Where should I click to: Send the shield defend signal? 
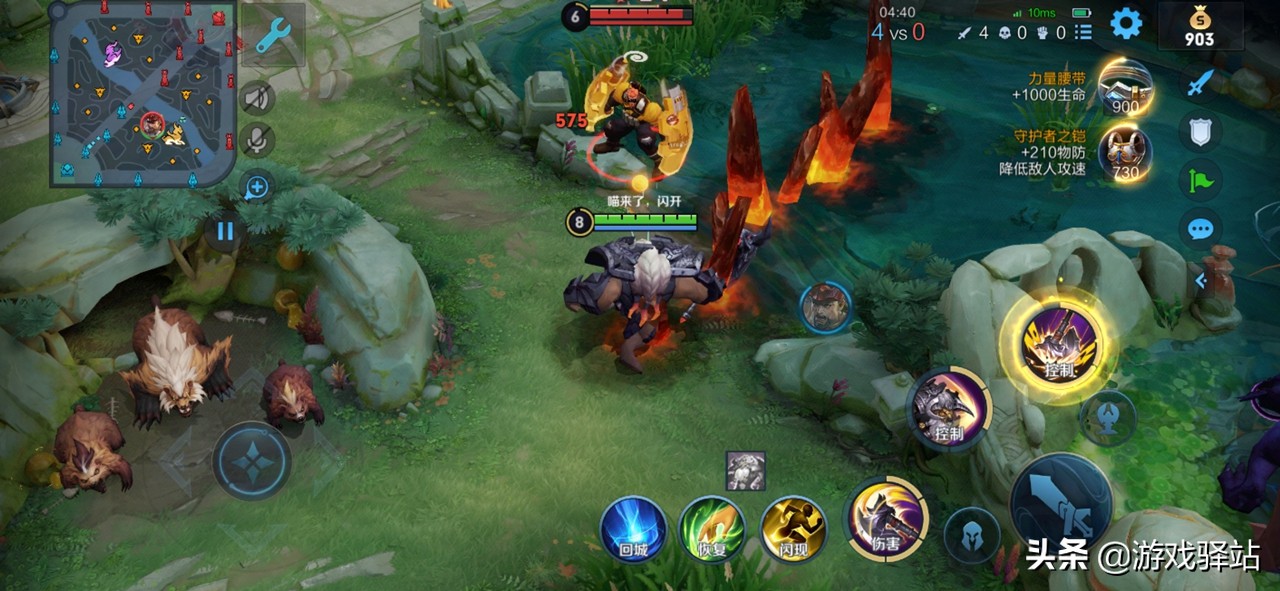[x=1200, y=131]
